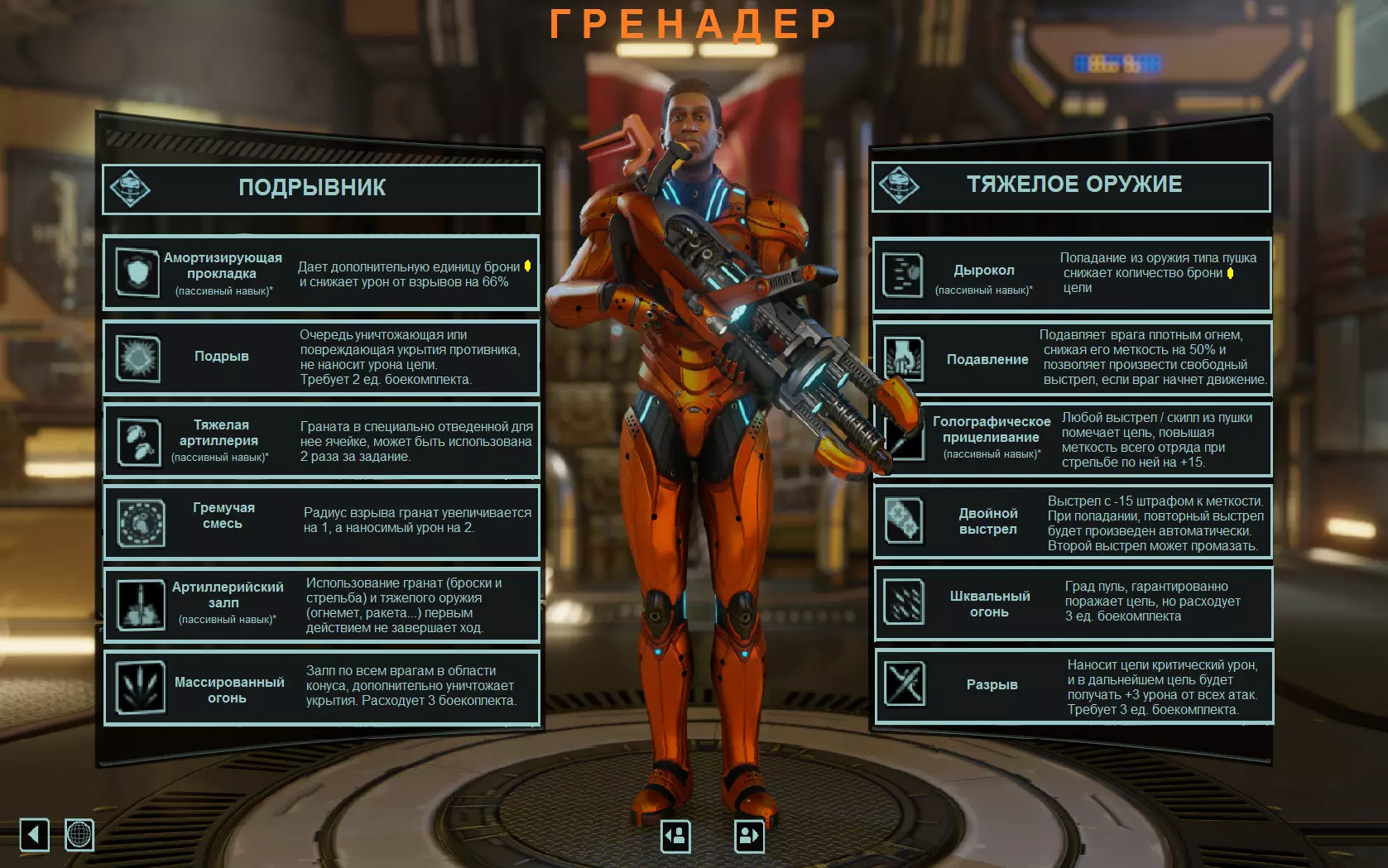Select the Разрыв ability row
Image resolution: width=1388 pixels, height=868 pixels.
pos(1073,686)
